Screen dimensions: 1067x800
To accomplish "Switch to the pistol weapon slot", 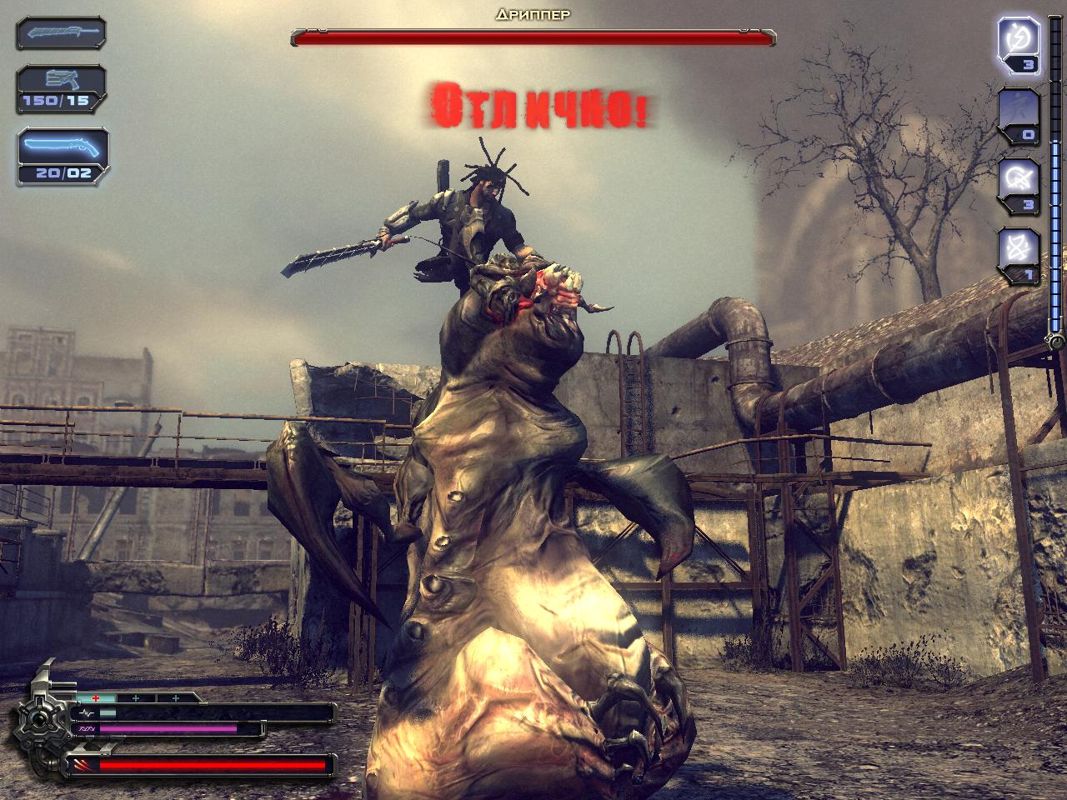I will [x=61, y=88].
